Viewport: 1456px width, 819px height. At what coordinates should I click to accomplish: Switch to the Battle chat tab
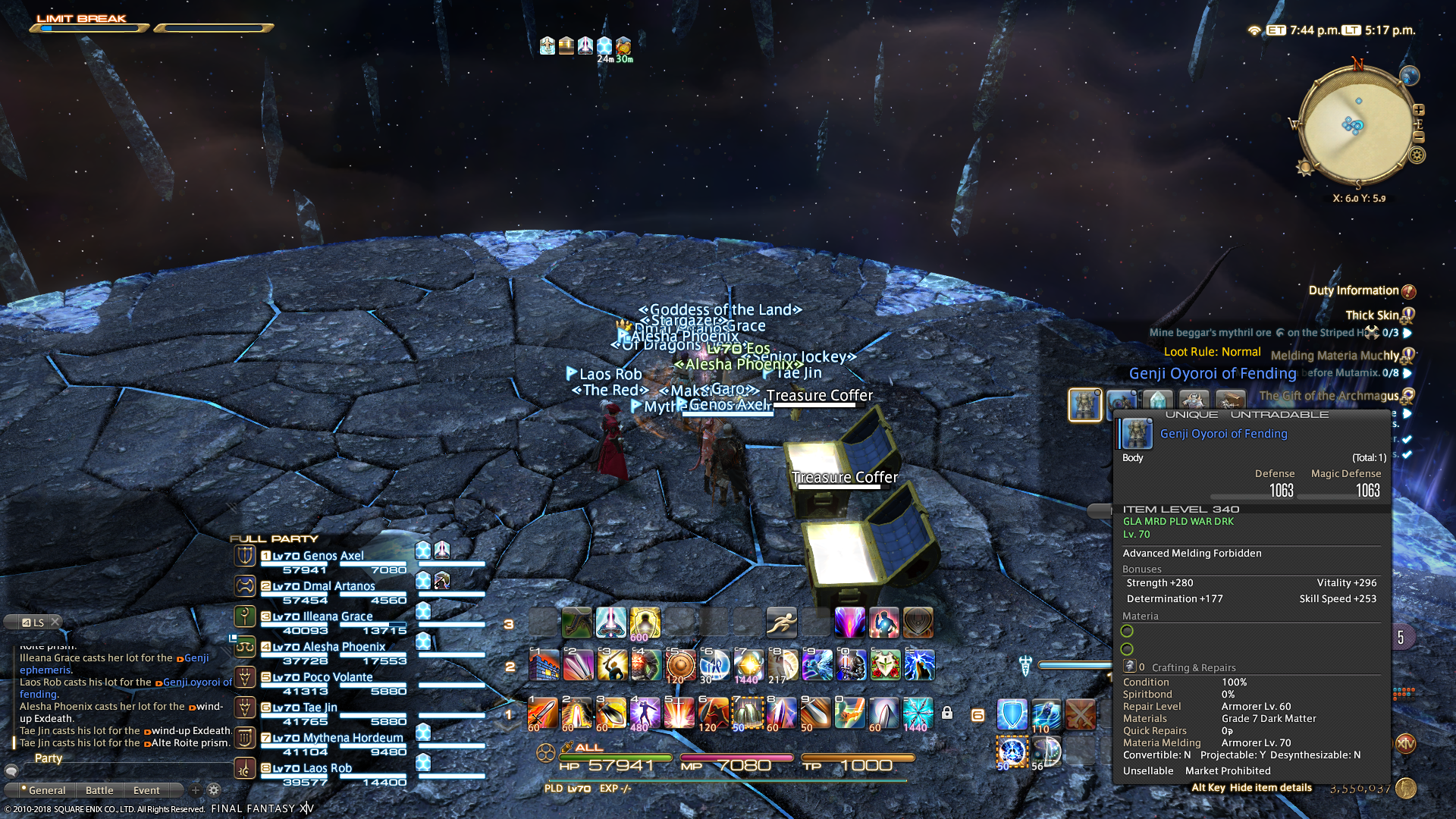[x=99, y=790]
